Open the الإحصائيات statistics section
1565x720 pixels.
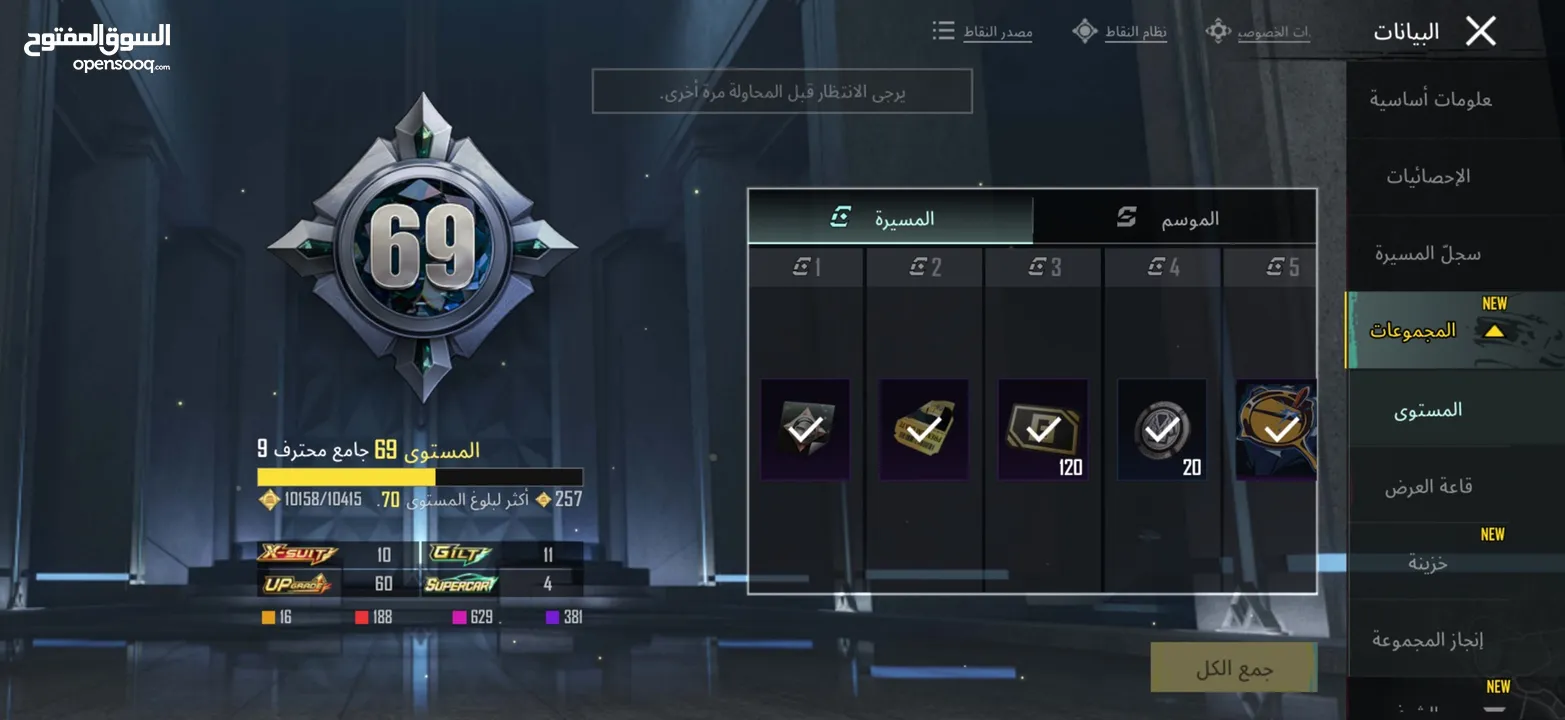1428,177
